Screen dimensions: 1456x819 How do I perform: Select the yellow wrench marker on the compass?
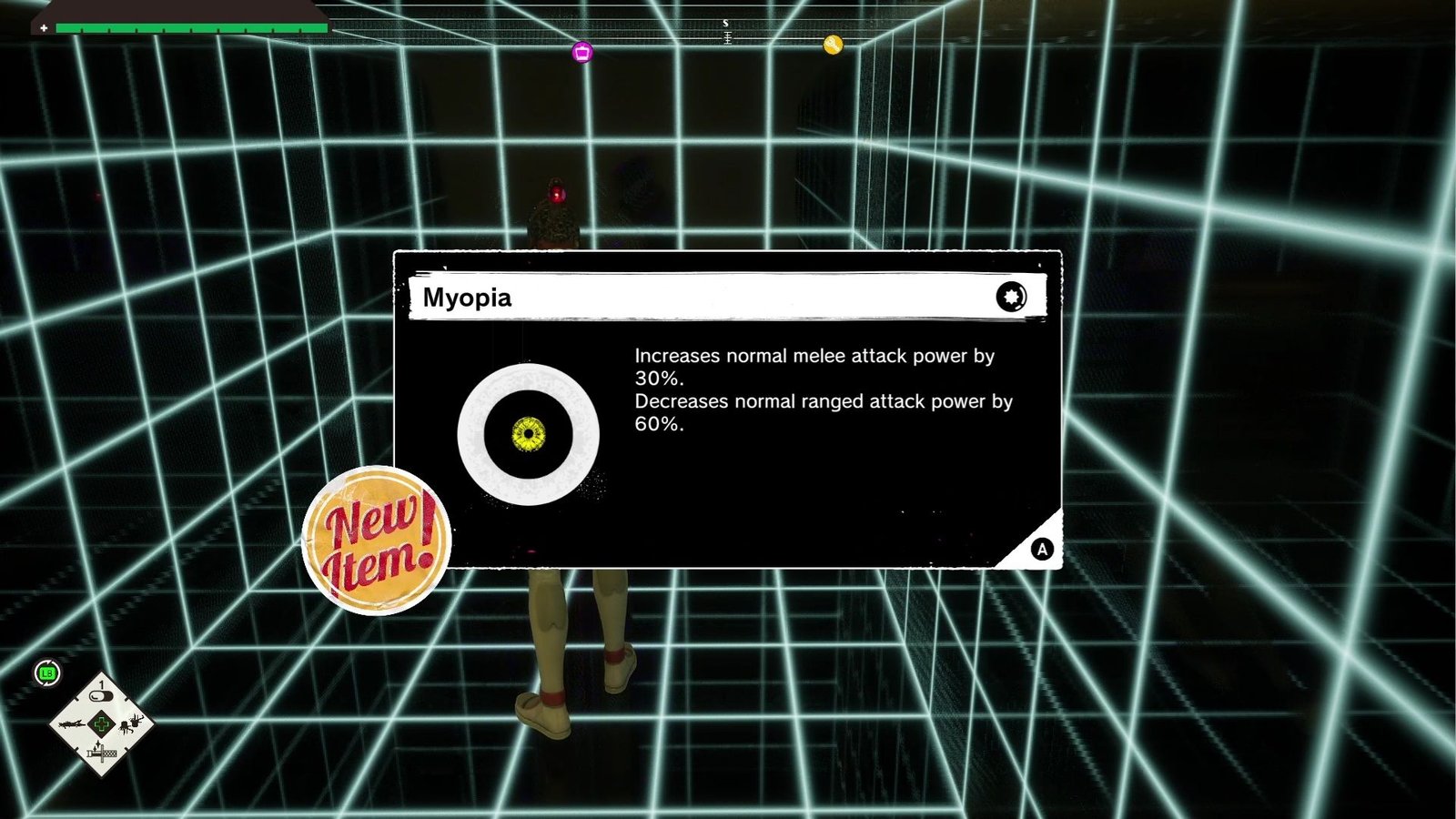833,45
